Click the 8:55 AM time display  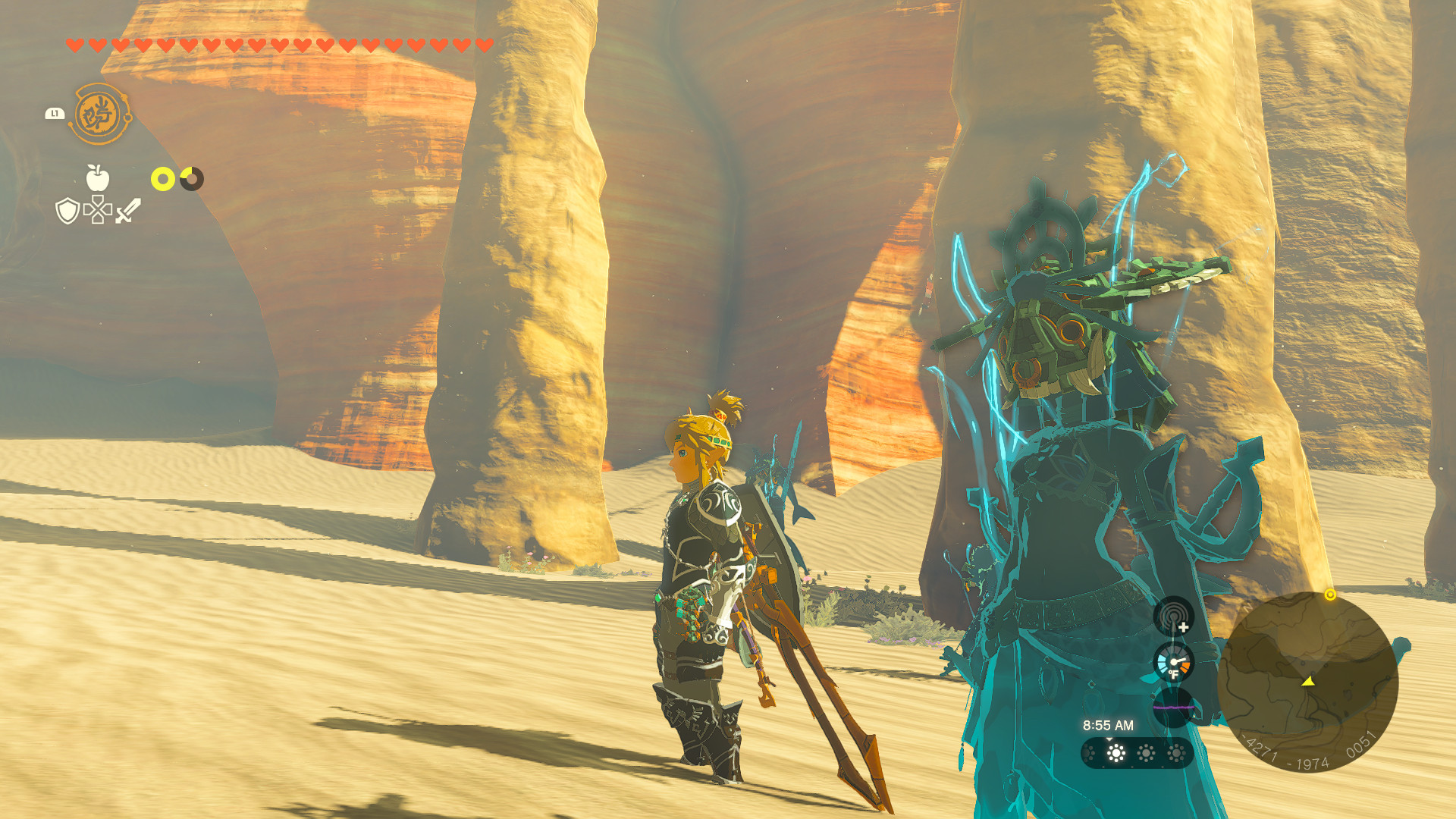[x=1108, y=725]
